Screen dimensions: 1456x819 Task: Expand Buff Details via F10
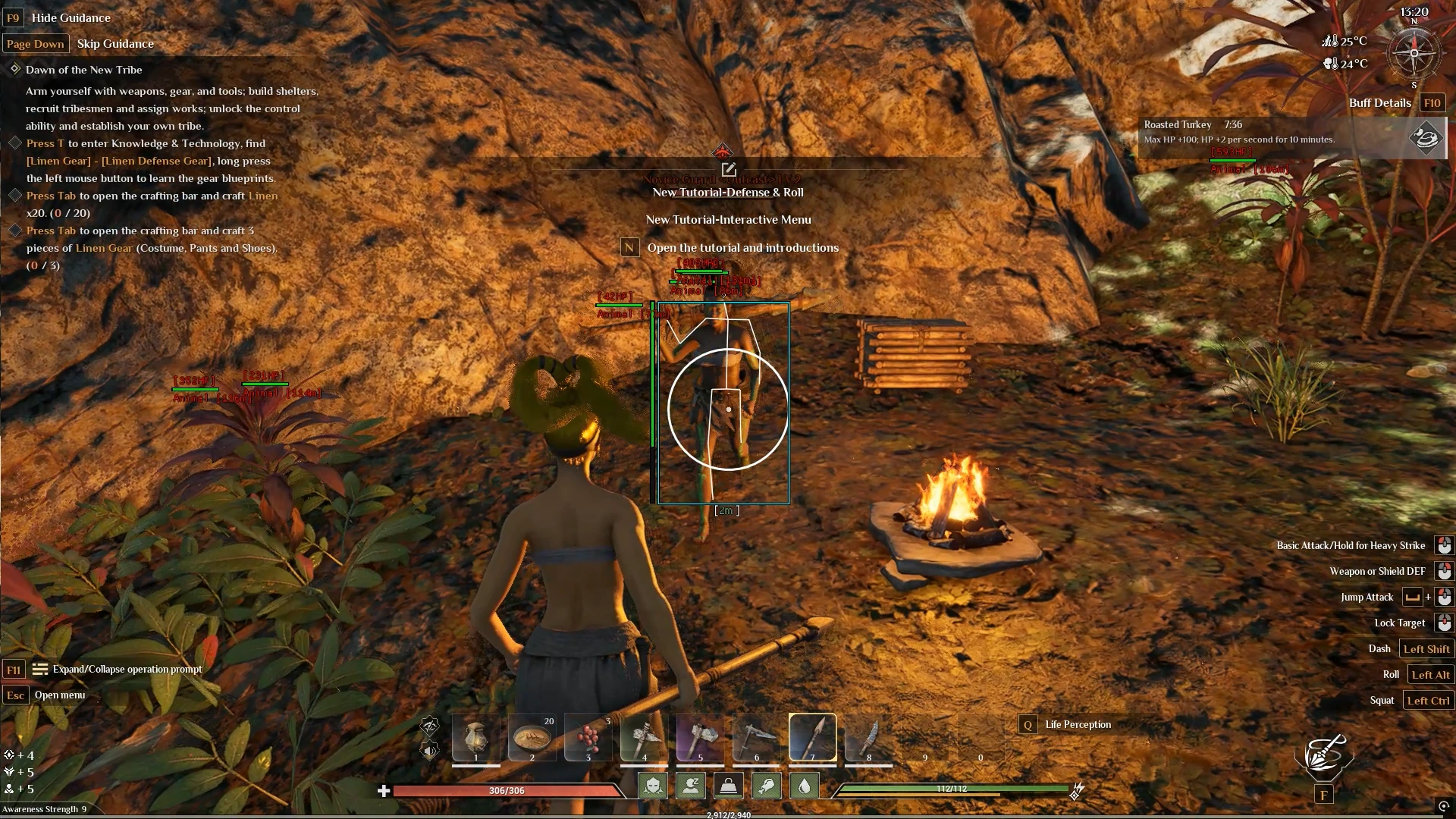1433,102
